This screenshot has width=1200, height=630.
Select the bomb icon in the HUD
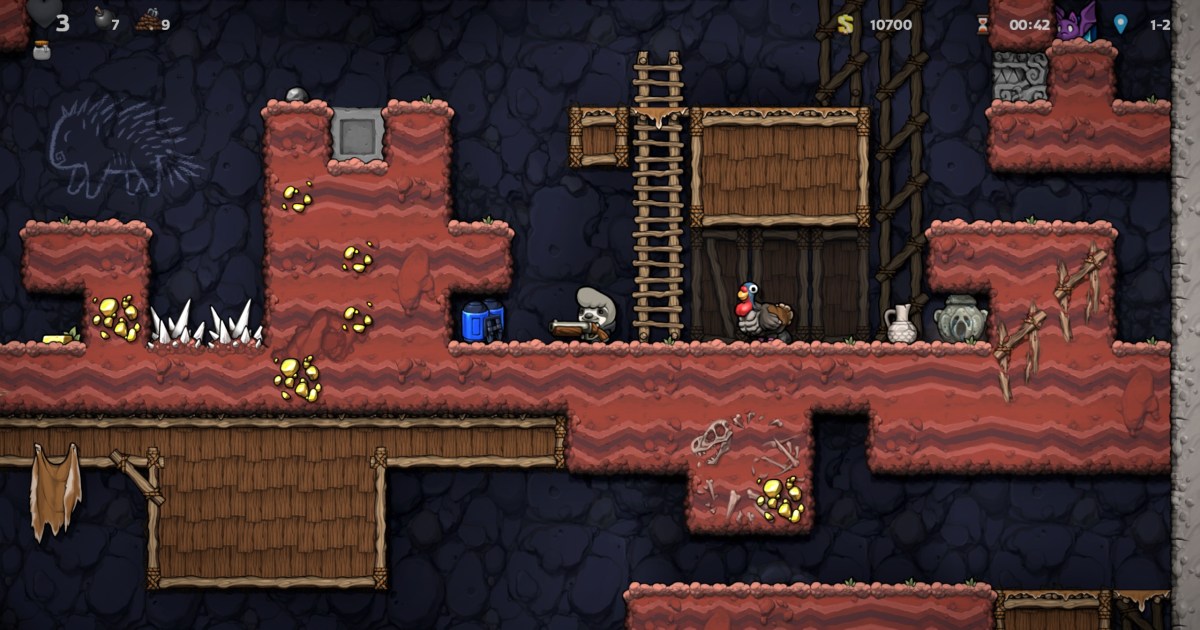coord(101,18)
